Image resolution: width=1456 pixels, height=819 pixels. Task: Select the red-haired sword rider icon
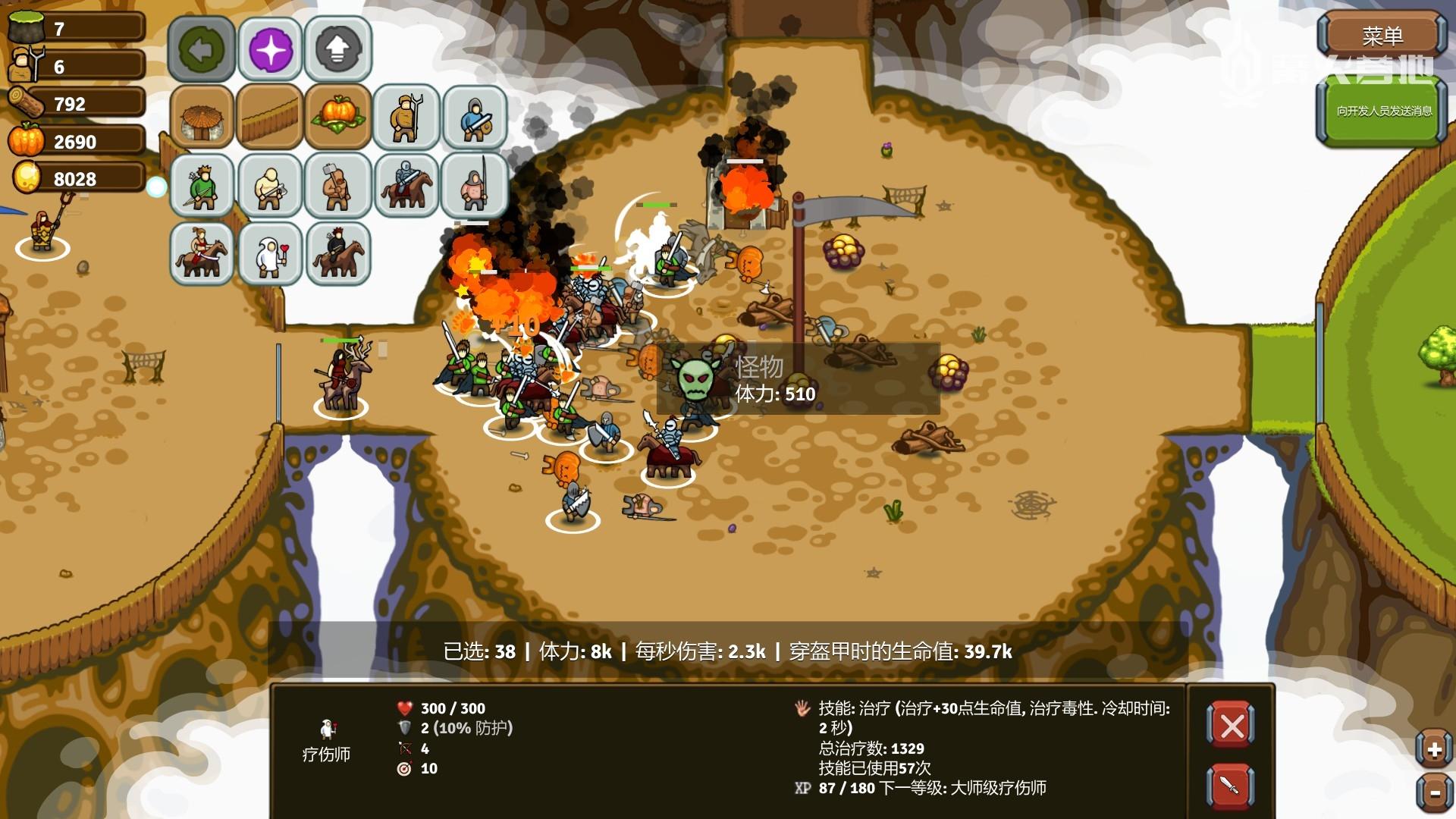click(201, 253)
